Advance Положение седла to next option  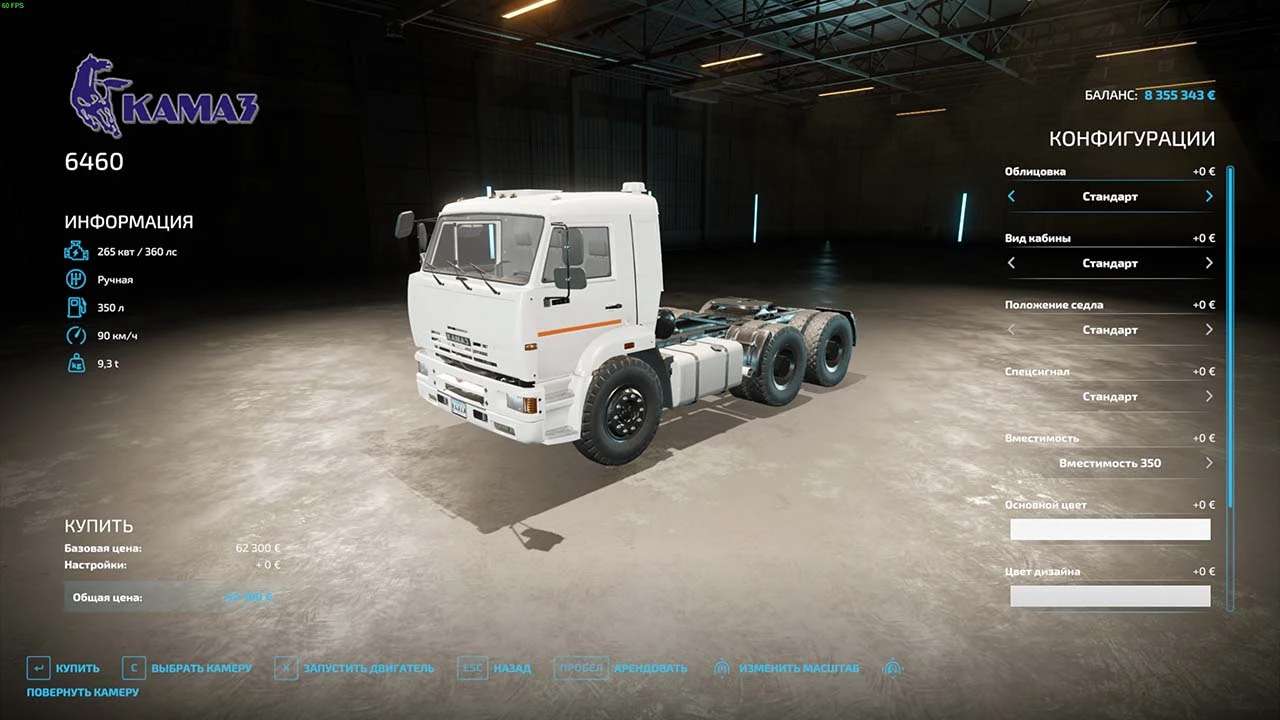pos(1209,330)
